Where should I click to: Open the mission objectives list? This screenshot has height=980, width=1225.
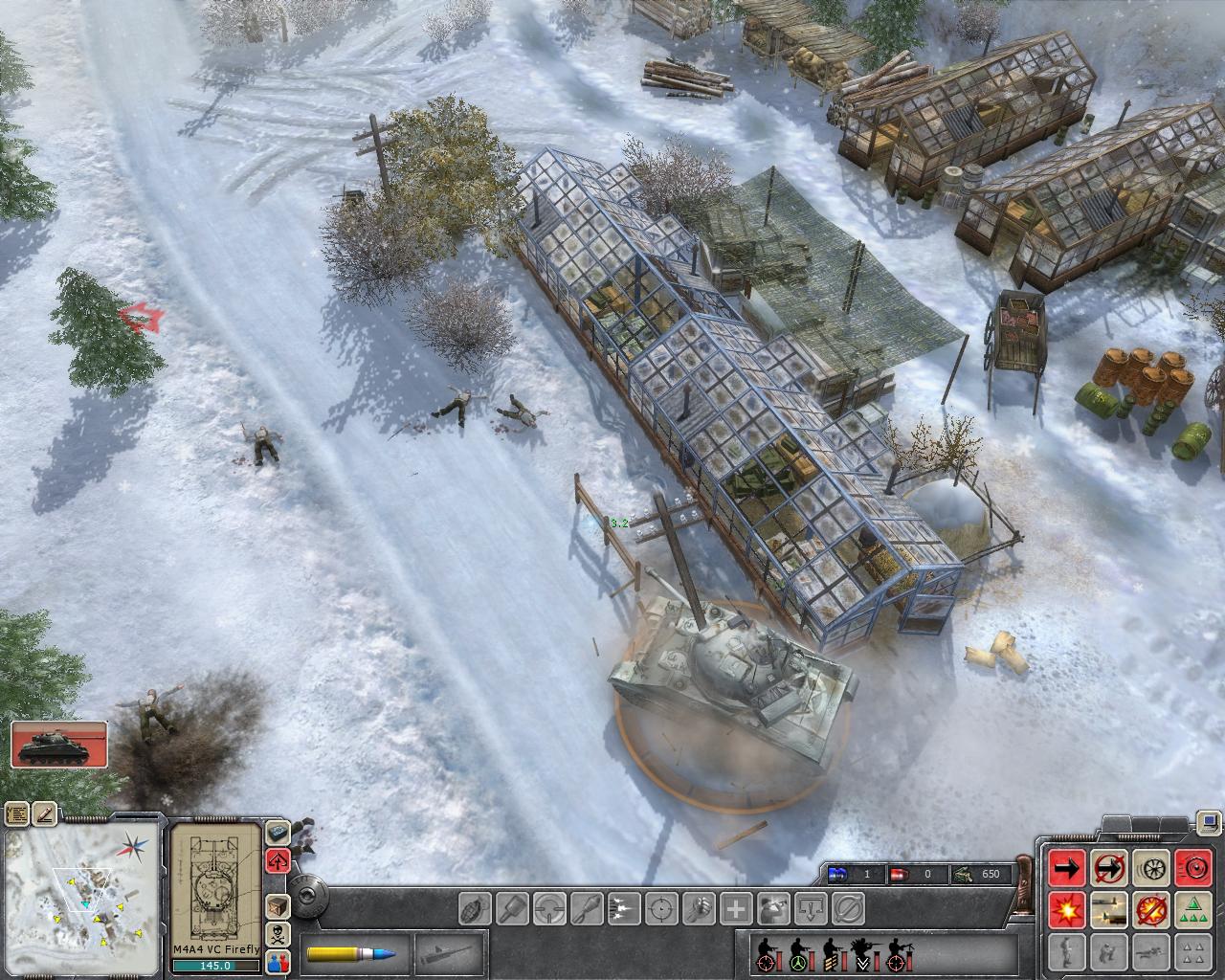click(18, 814)
